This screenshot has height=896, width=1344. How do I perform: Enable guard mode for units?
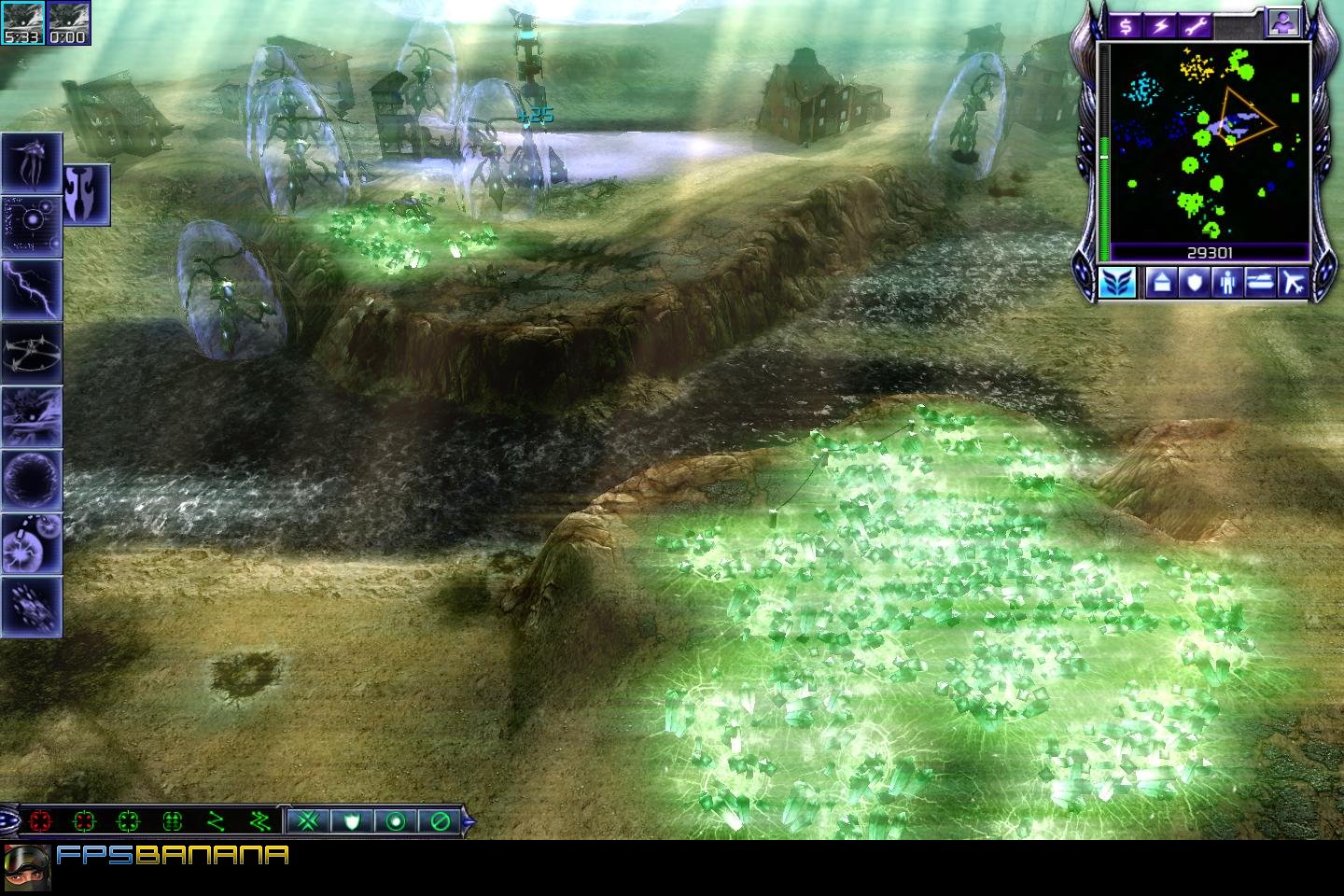pyautogui.click(x=354, y=821)
